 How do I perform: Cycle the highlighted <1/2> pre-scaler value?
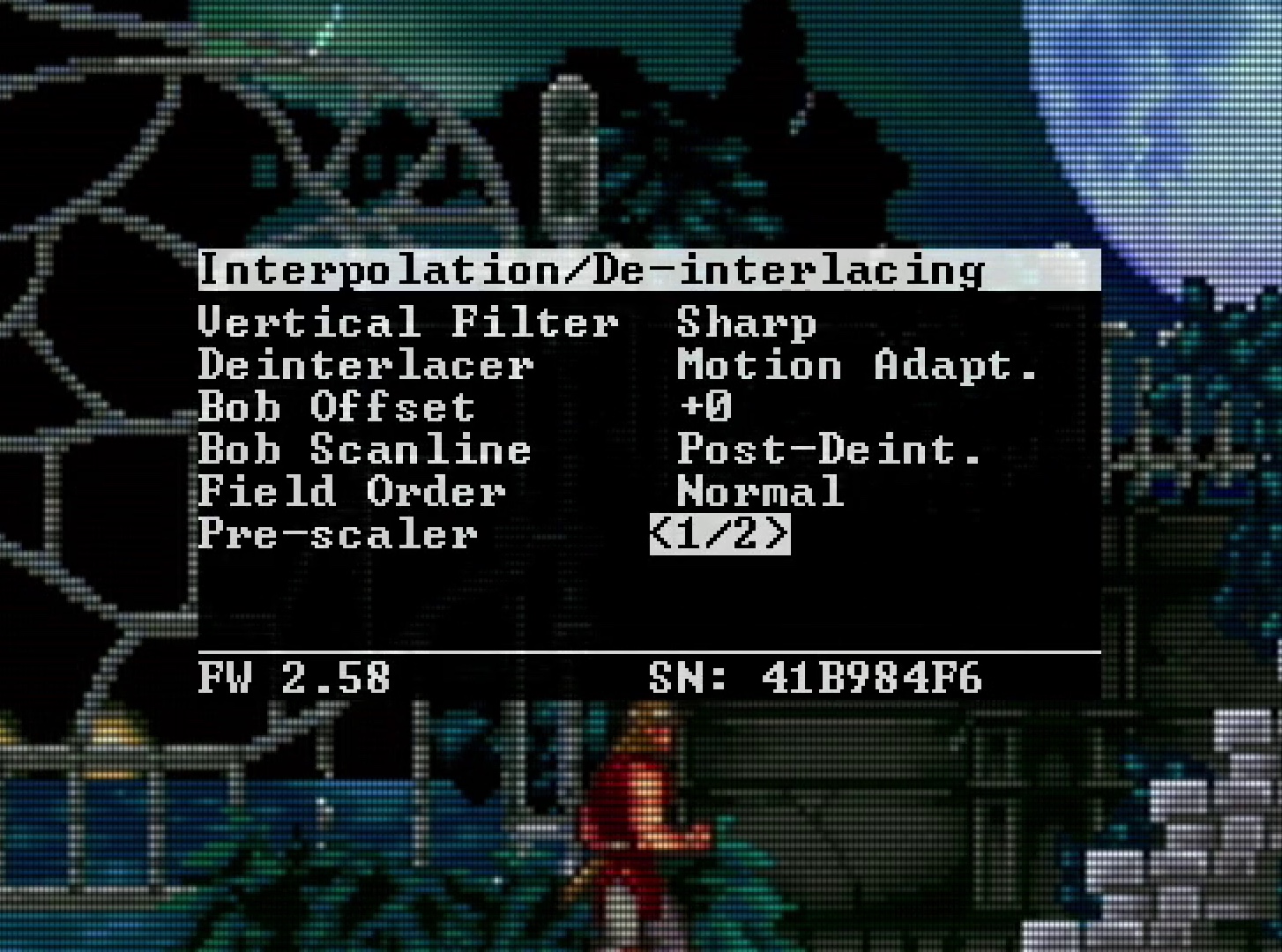(x=719, y=534)
